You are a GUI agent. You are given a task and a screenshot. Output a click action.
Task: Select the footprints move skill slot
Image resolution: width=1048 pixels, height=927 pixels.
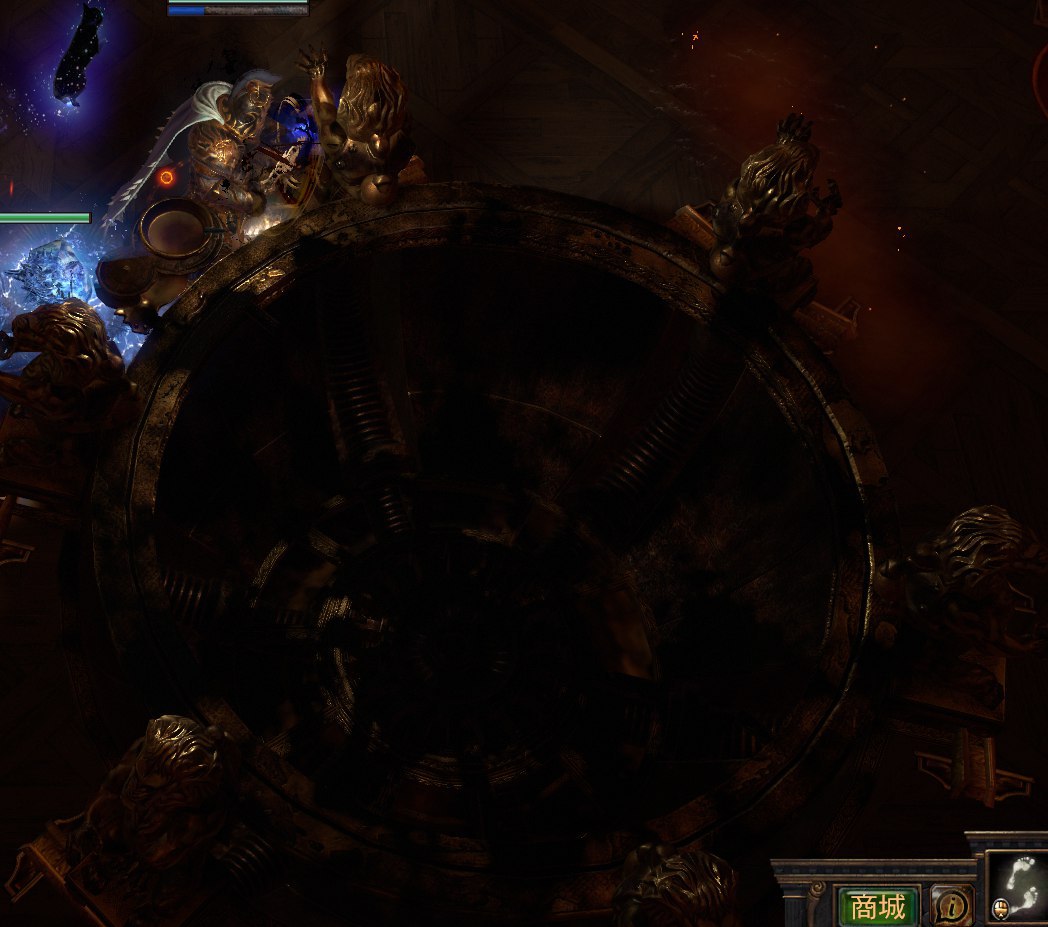(1018, 885)
